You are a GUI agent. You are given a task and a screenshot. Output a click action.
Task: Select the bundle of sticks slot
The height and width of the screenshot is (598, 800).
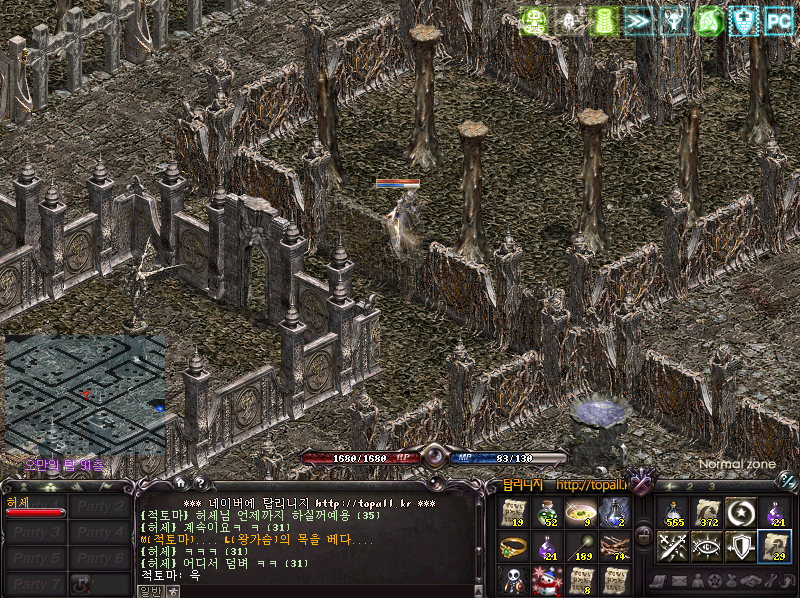pos(613,547)
